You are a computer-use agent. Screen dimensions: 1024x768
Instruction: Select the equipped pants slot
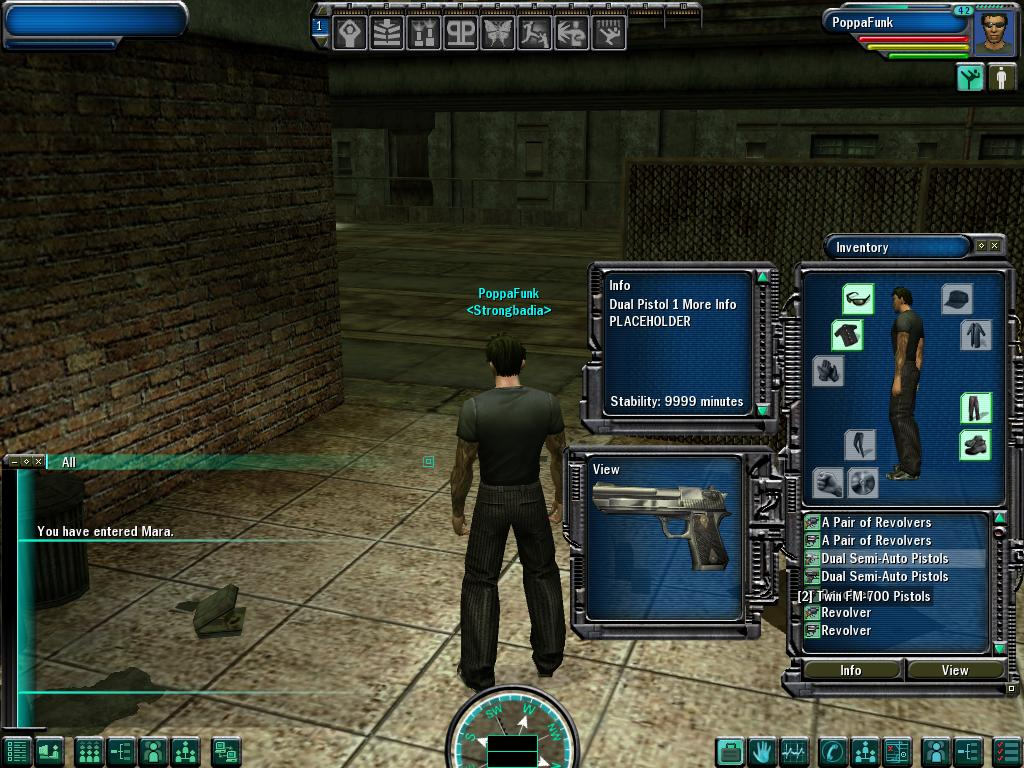click(975, 408)
